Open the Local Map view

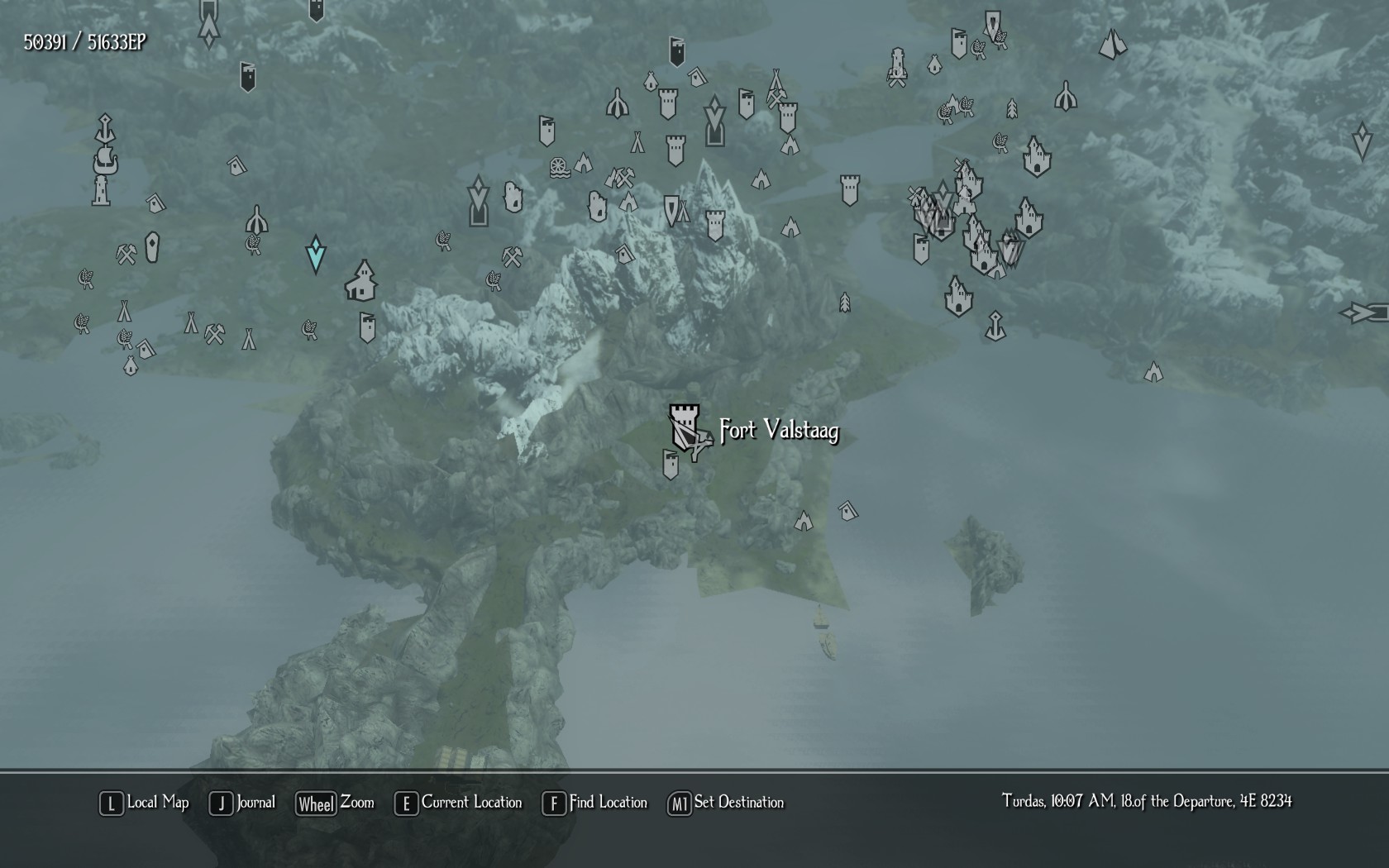pyautogui.click(x=145, y=803)
